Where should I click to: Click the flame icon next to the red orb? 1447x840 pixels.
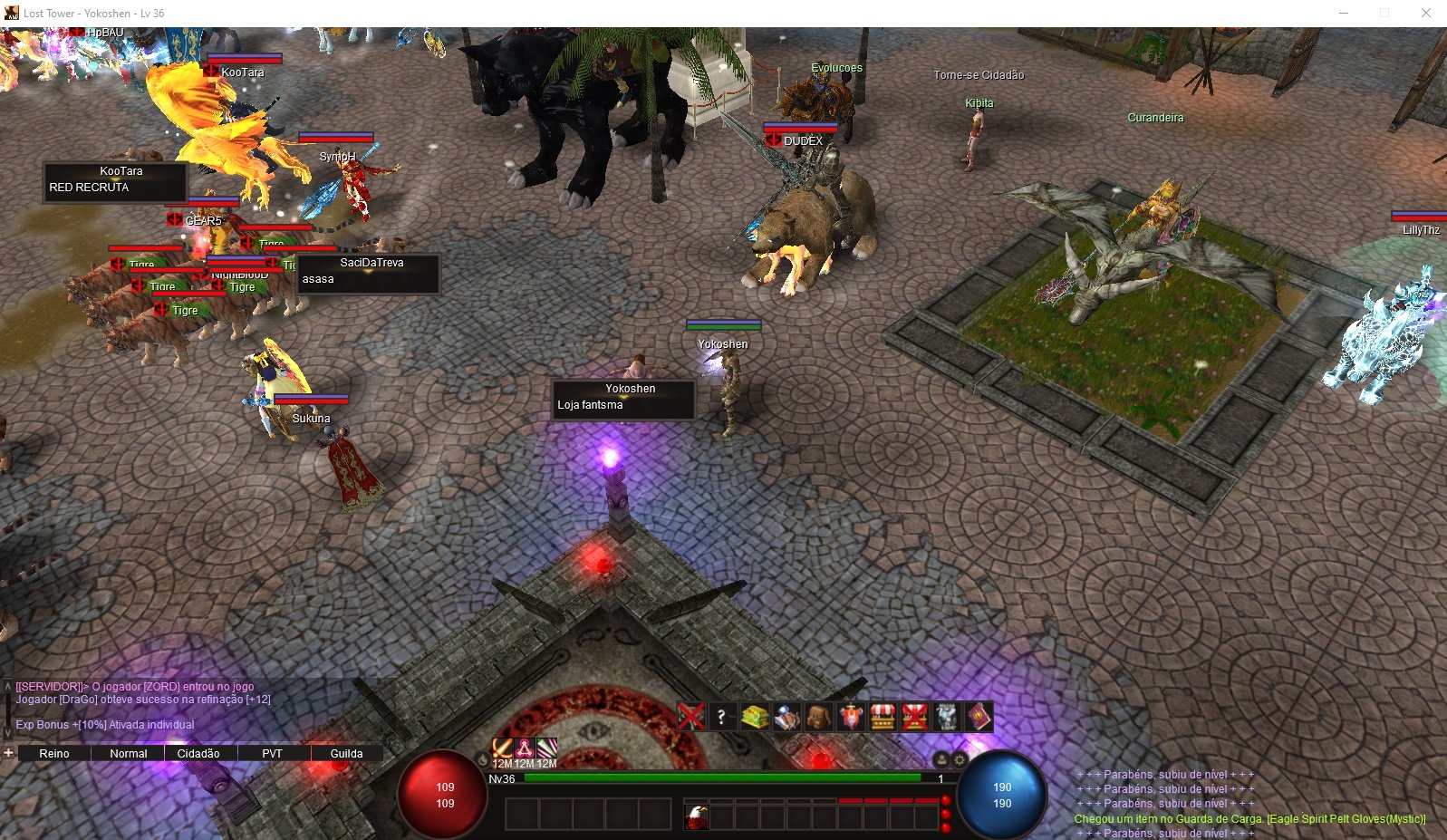483,759
